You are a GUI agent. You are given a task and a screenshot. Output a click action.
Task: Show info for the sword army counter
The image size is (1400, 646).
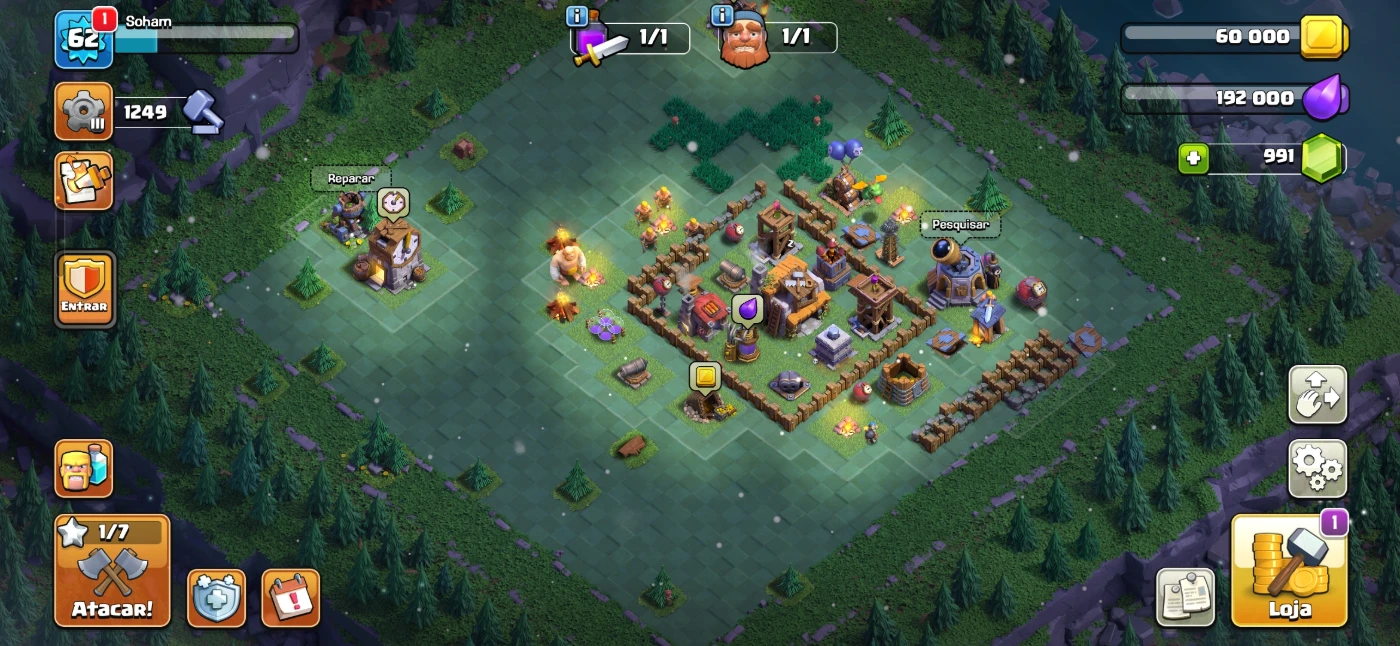pos(577,16)
